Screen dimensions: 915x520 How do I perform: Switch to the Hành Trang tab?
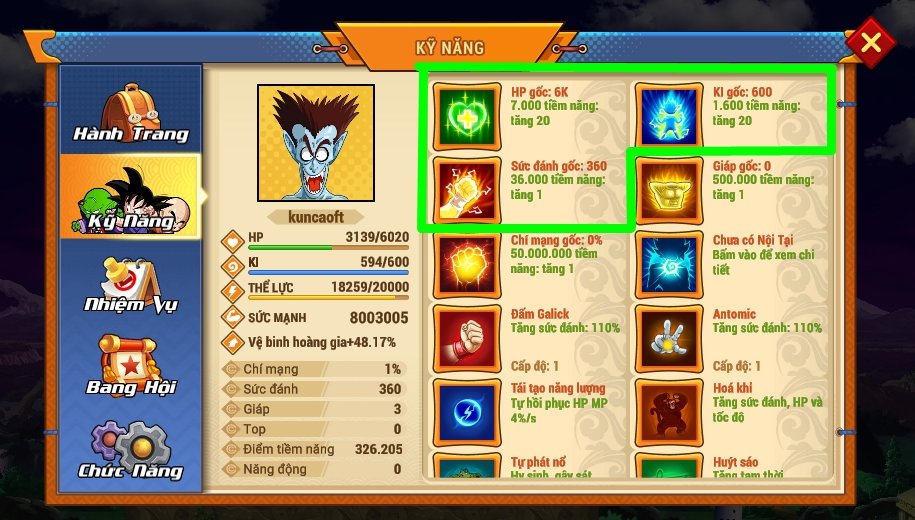tap(130, 109)
